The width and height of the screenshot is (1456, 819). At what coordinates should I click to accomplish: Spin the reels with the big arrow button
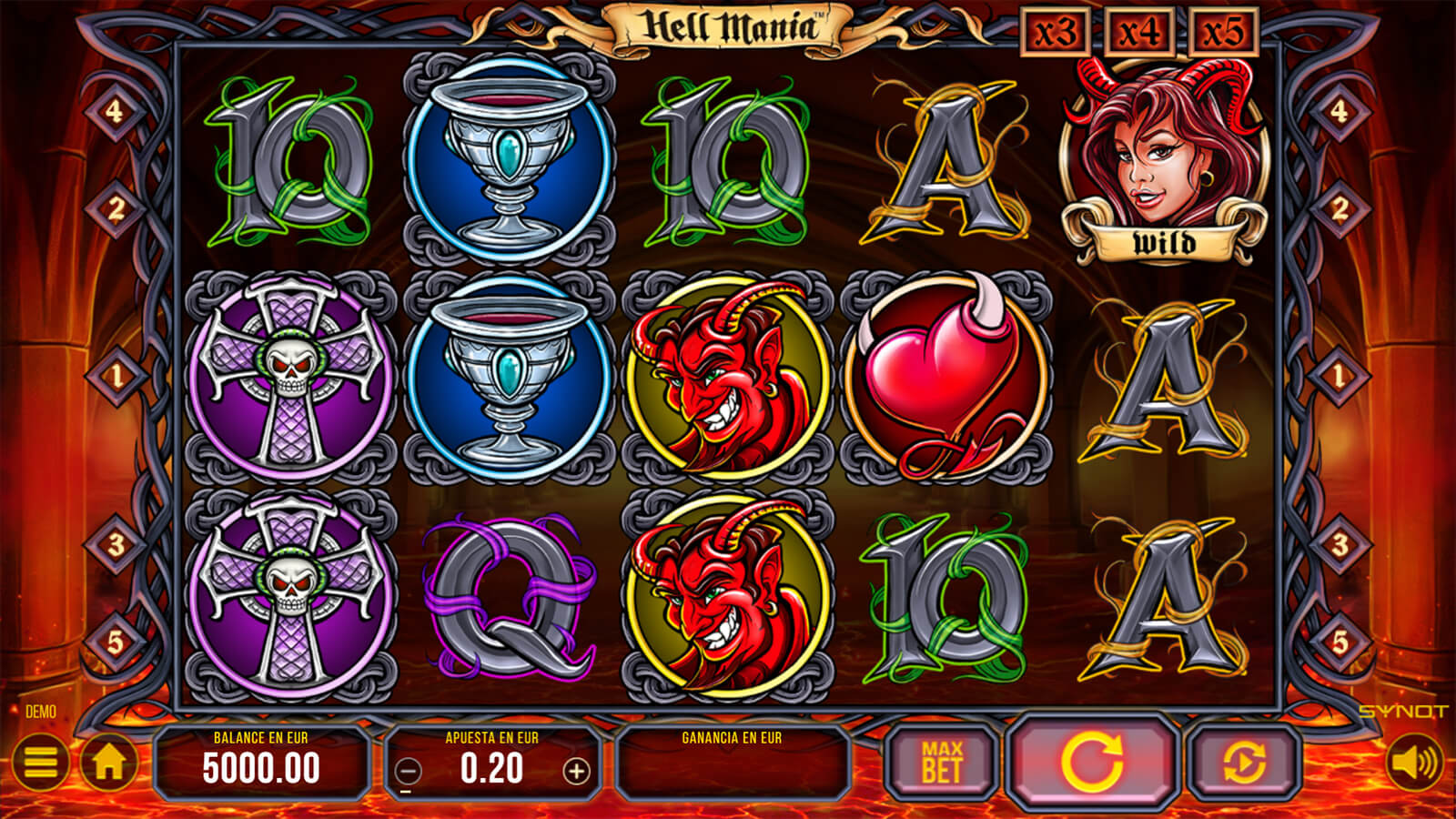coord(1091,763)
